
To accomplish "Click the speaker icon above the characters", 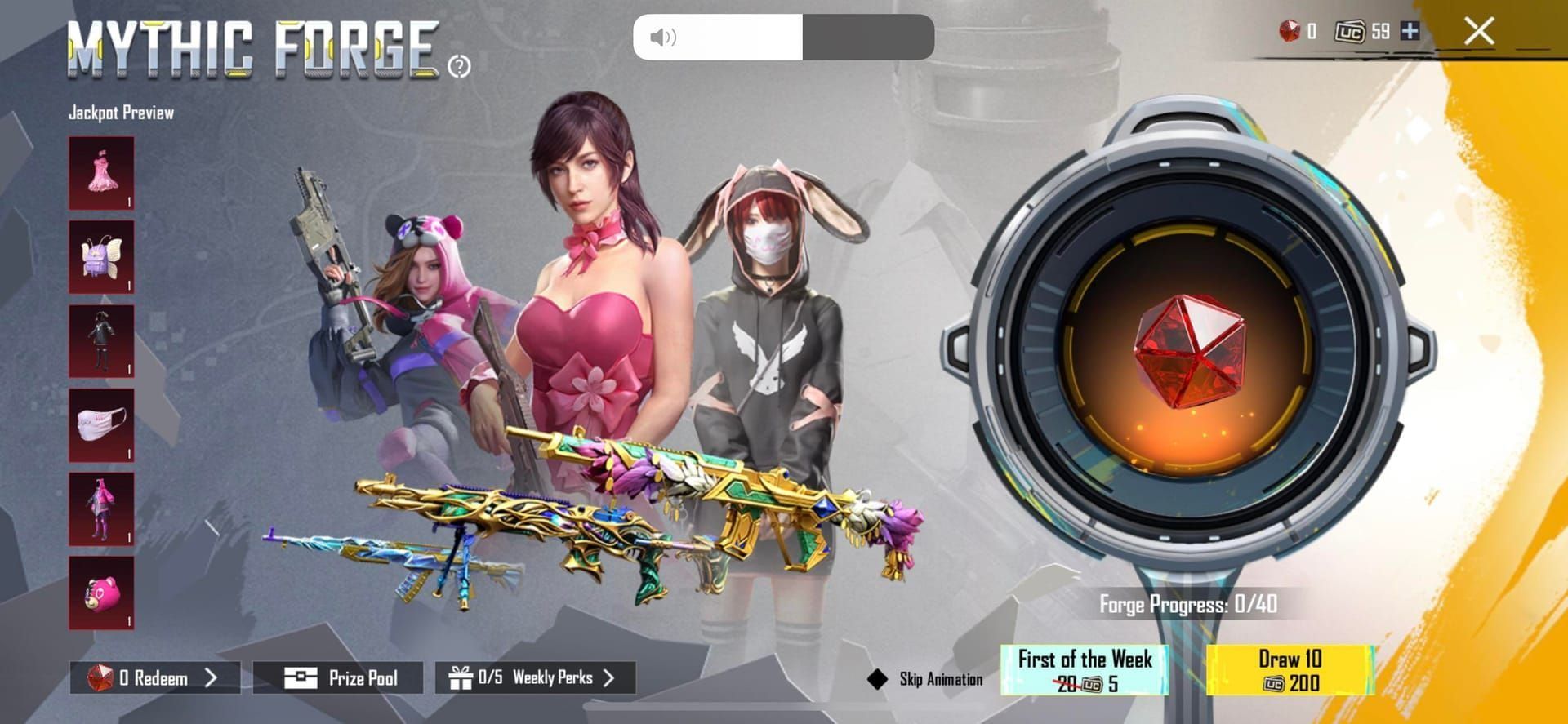I will 664,37.
